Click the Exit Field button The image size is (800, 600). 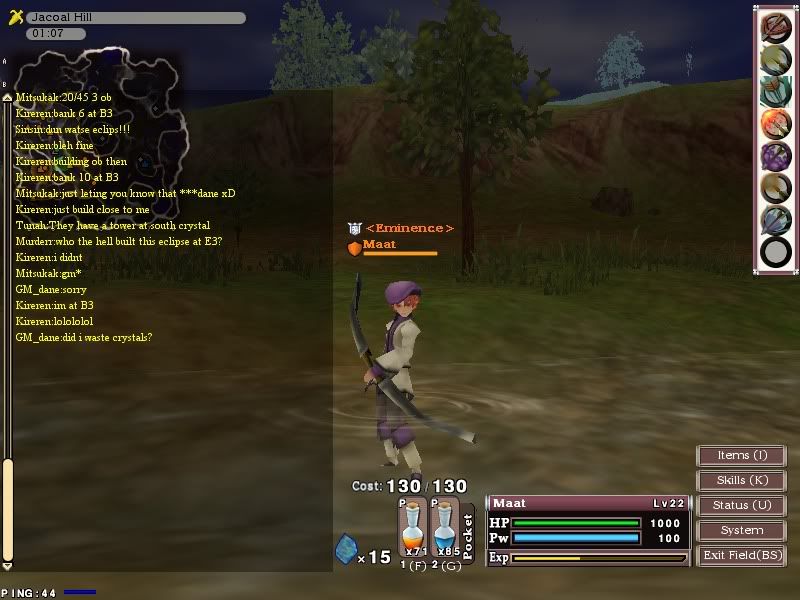click(x=741, y=556)
